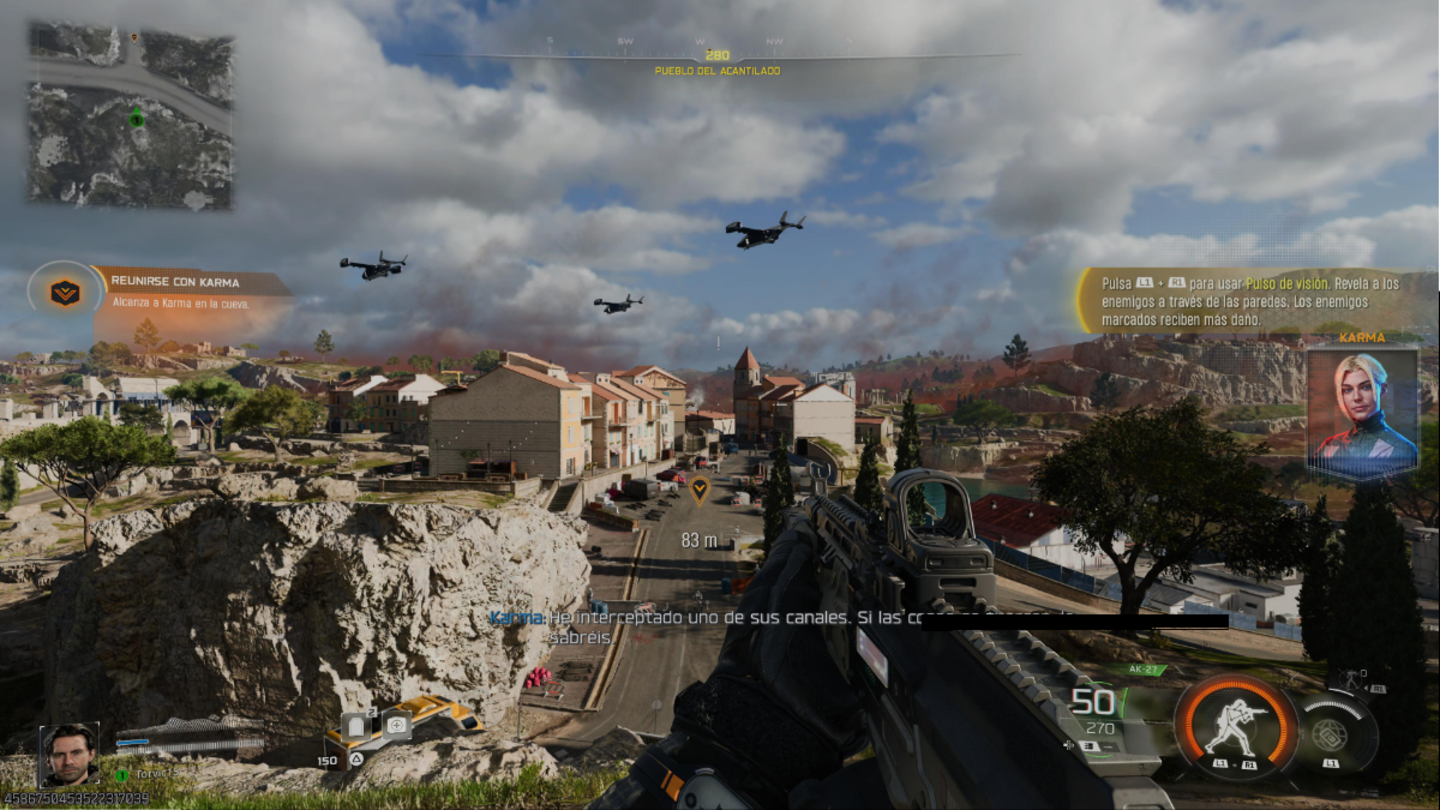Click the medkit icon beside the 150 count
Viewport: 1440px width, 810px height.
point(396,726)
